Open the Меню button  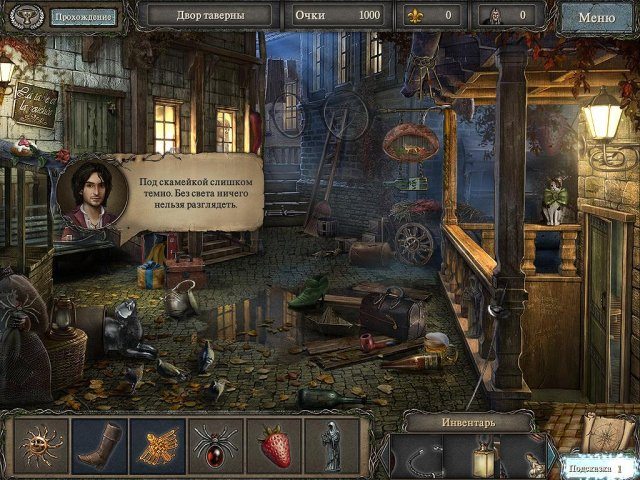596,17
